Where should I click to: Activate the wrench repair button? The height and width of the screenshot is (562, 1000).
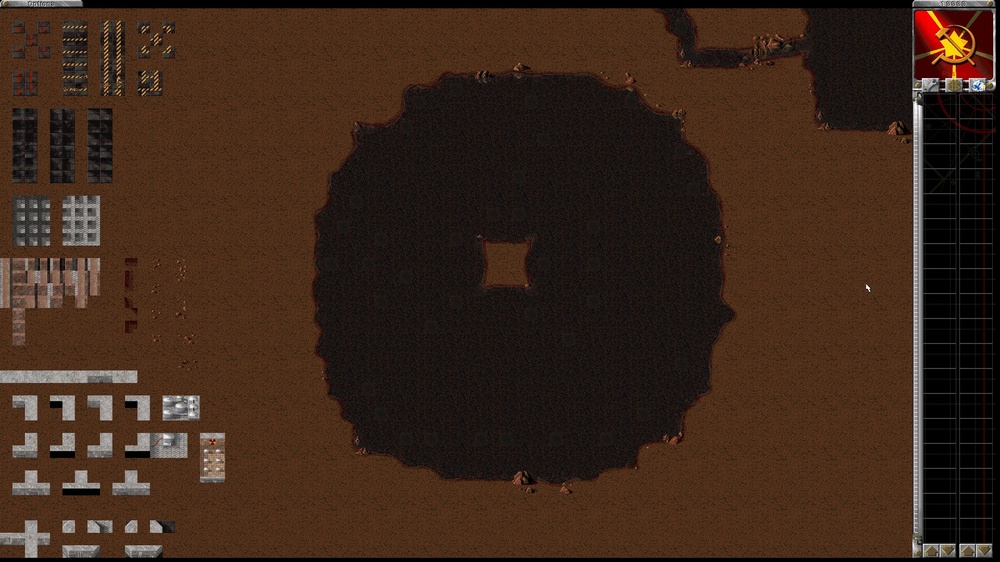(x=932, y=86)
